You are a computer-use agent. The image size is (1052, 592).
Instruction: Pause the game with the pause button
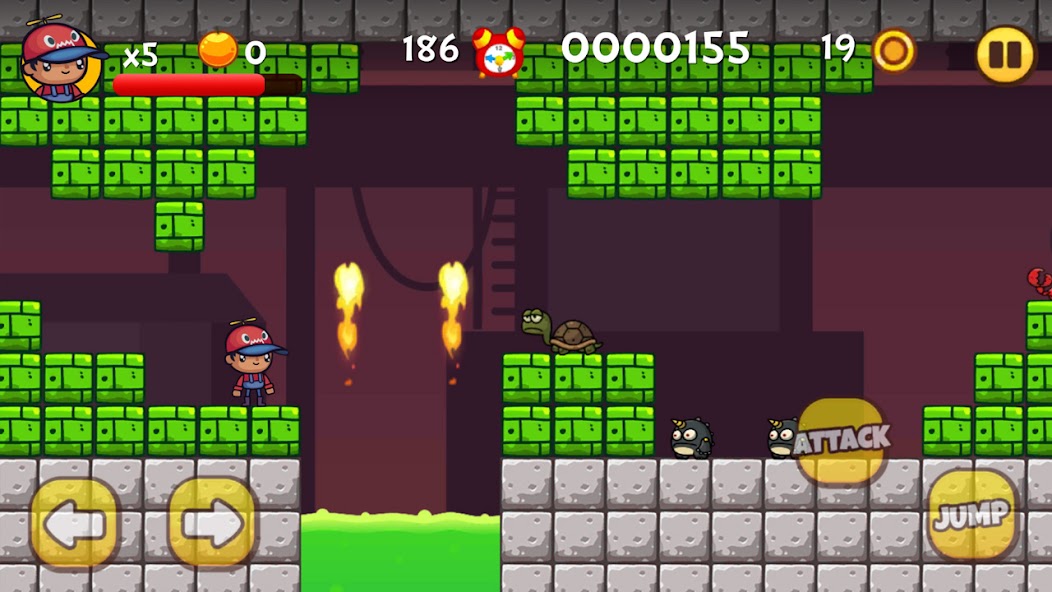1004,54
